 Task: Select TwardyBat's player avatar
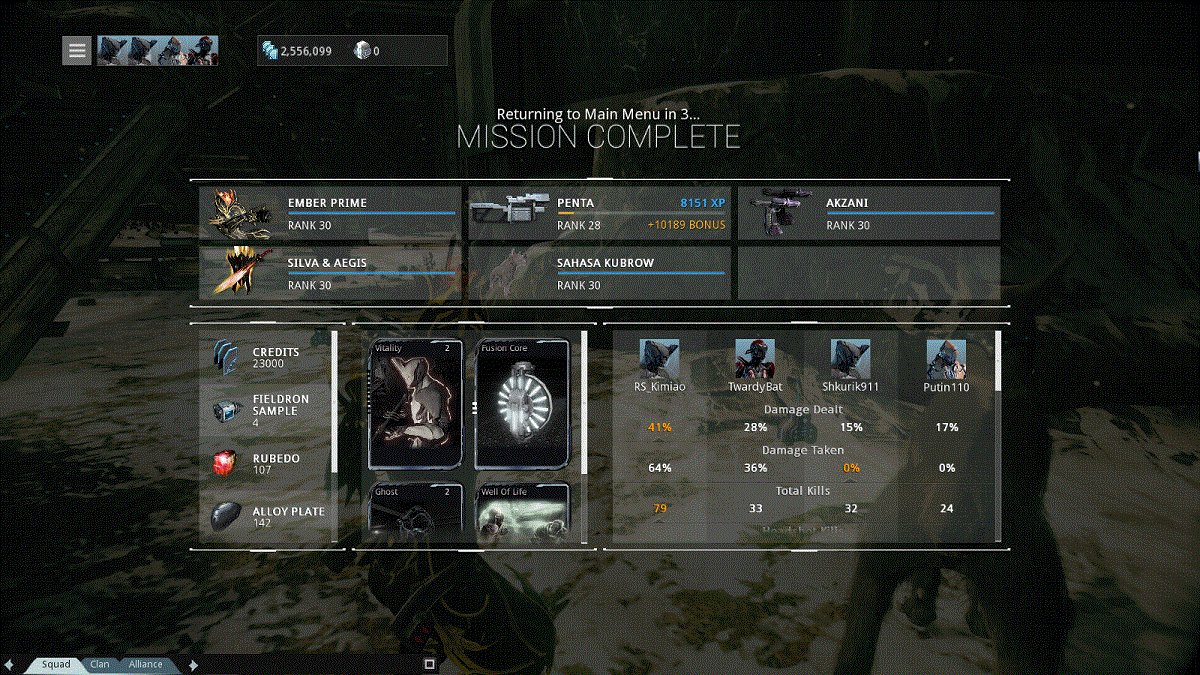(x=755, y=359)
